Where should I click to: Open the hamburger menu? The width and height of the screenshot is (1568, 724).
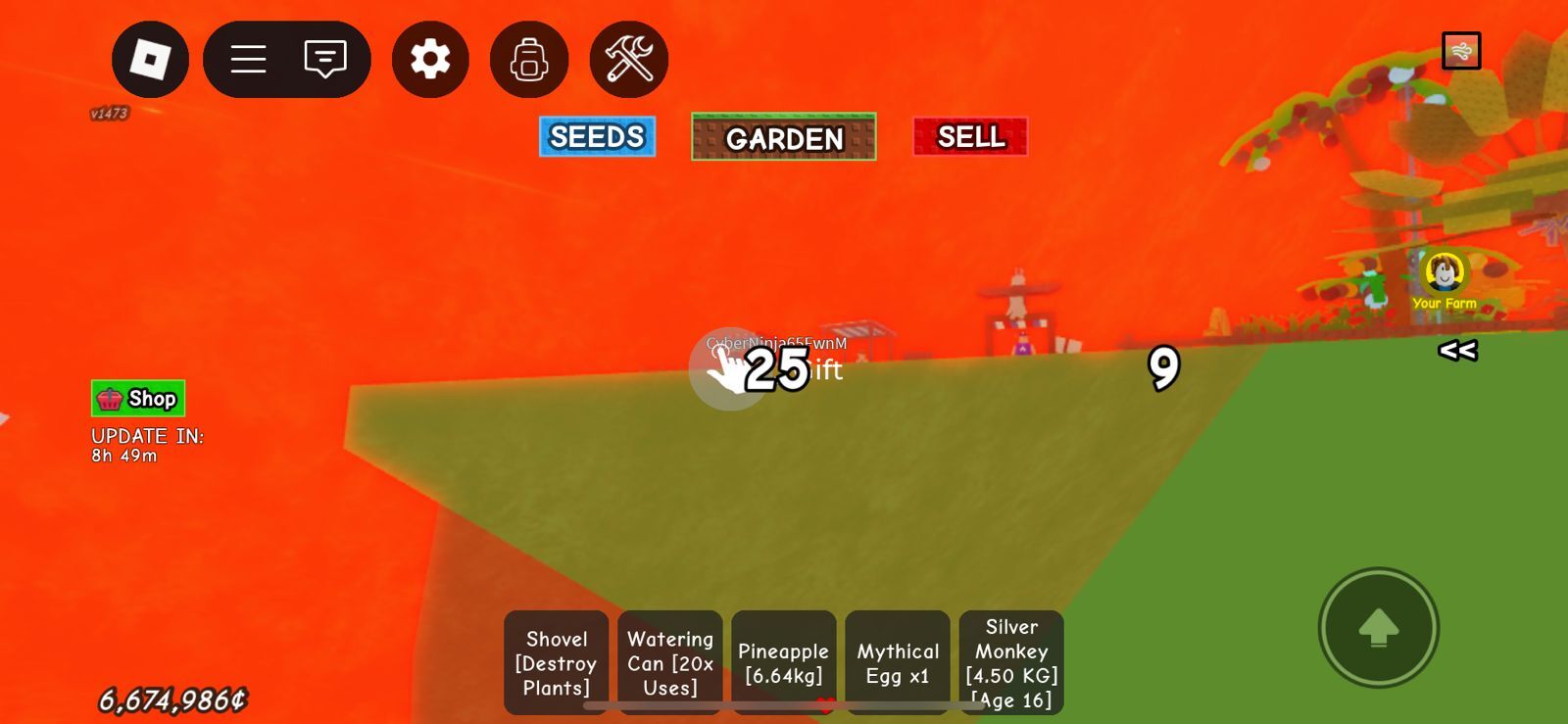click(248, 60)
